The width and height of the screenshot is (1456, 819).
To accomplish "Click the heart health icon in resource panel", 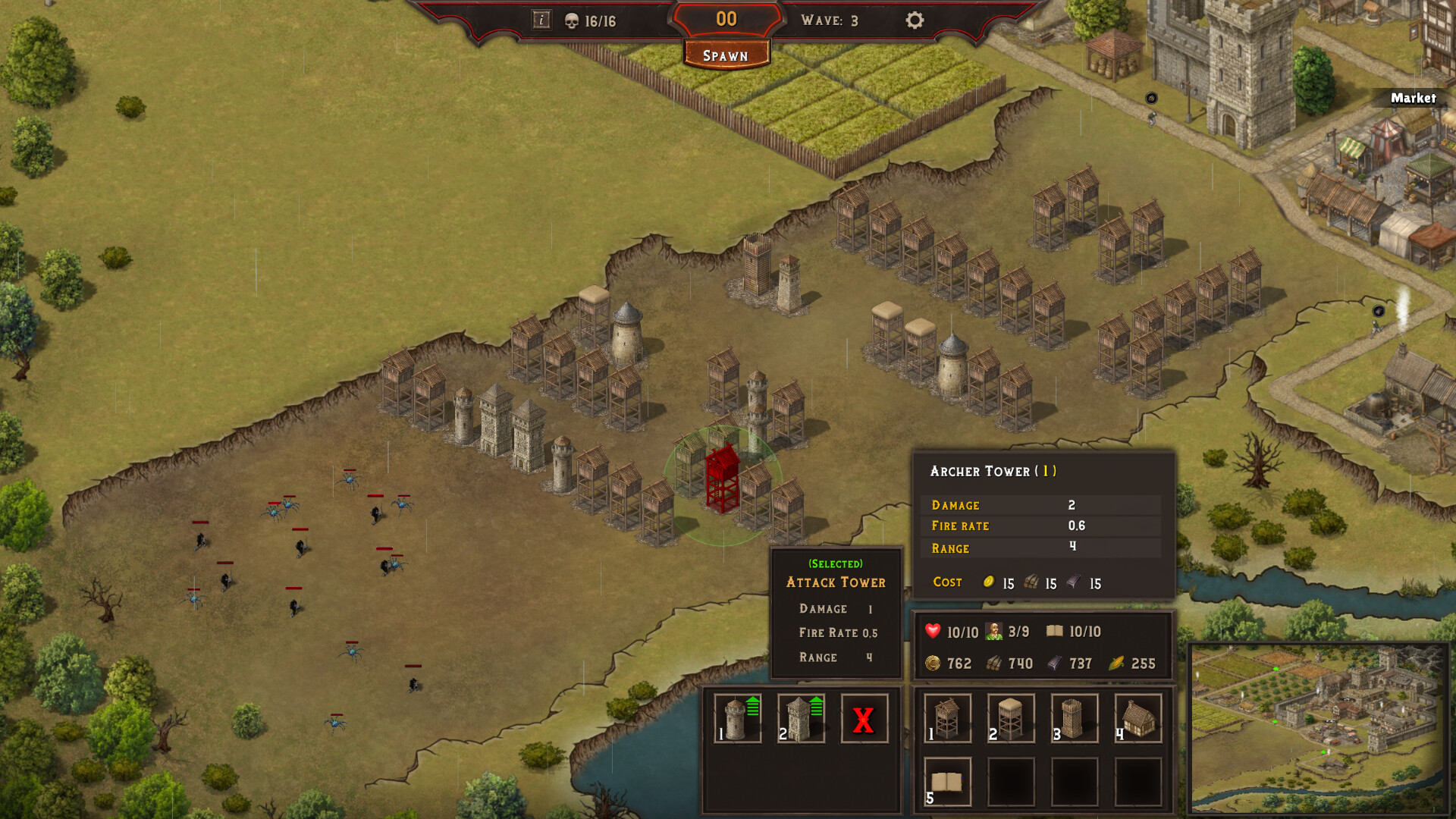I will (x=931, y=631).
